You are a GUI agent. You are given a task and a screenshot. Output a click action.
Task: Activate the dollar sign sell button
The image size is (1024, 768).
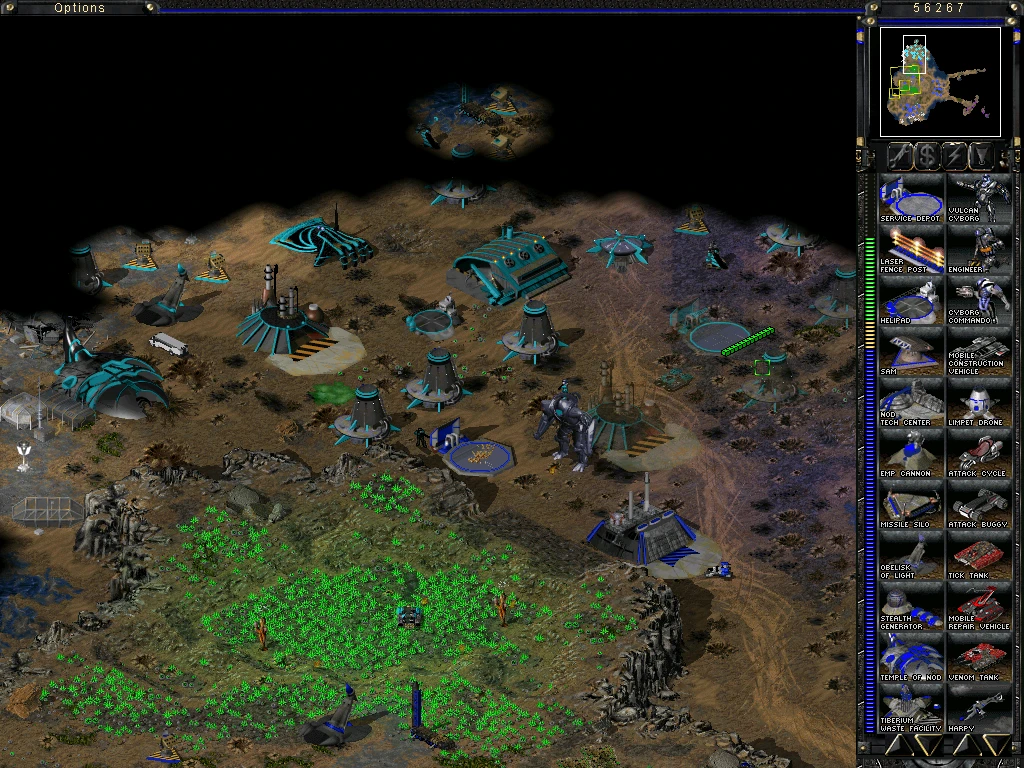coord(927,155)
